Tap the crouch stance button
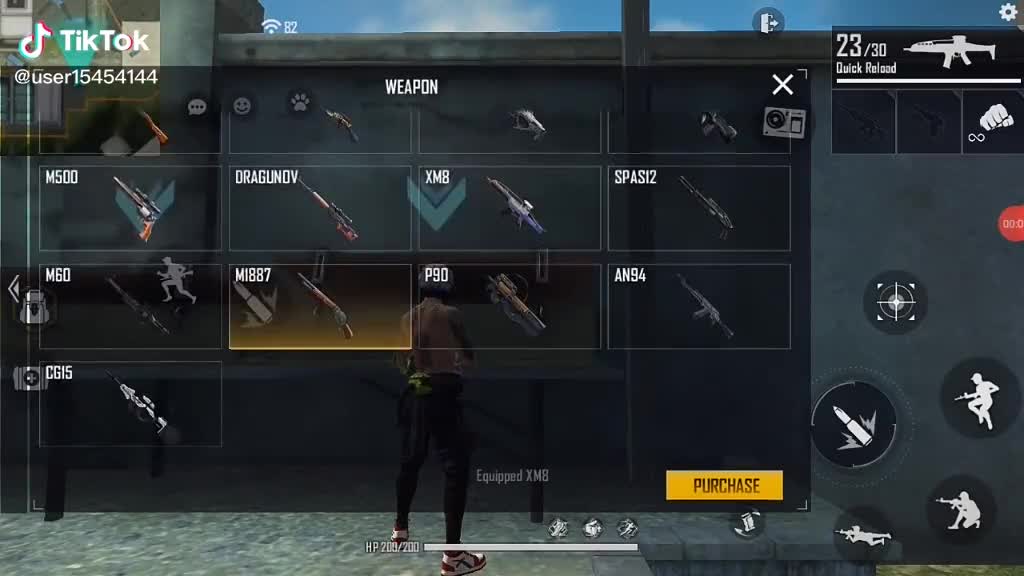1024x576 pixels. tap(960, 509)
